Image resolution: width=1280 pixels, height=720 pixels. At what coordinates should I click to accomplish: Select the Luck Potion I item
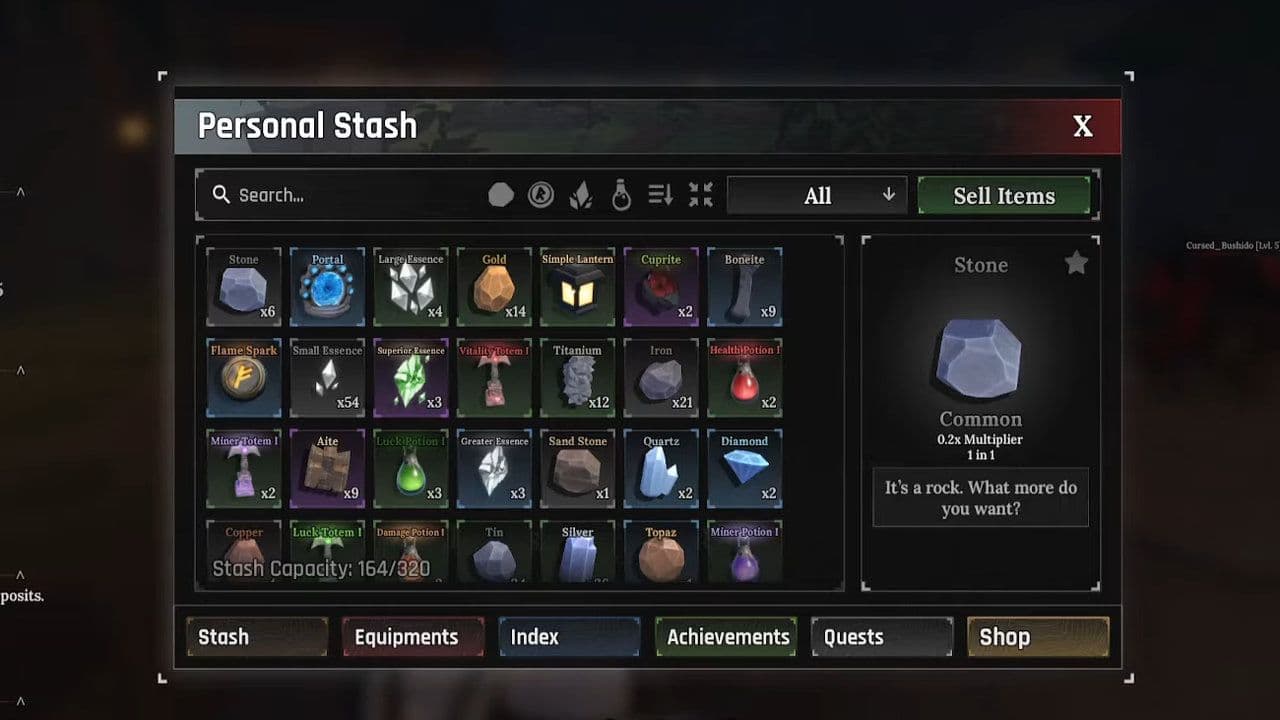tap(411, 468)
